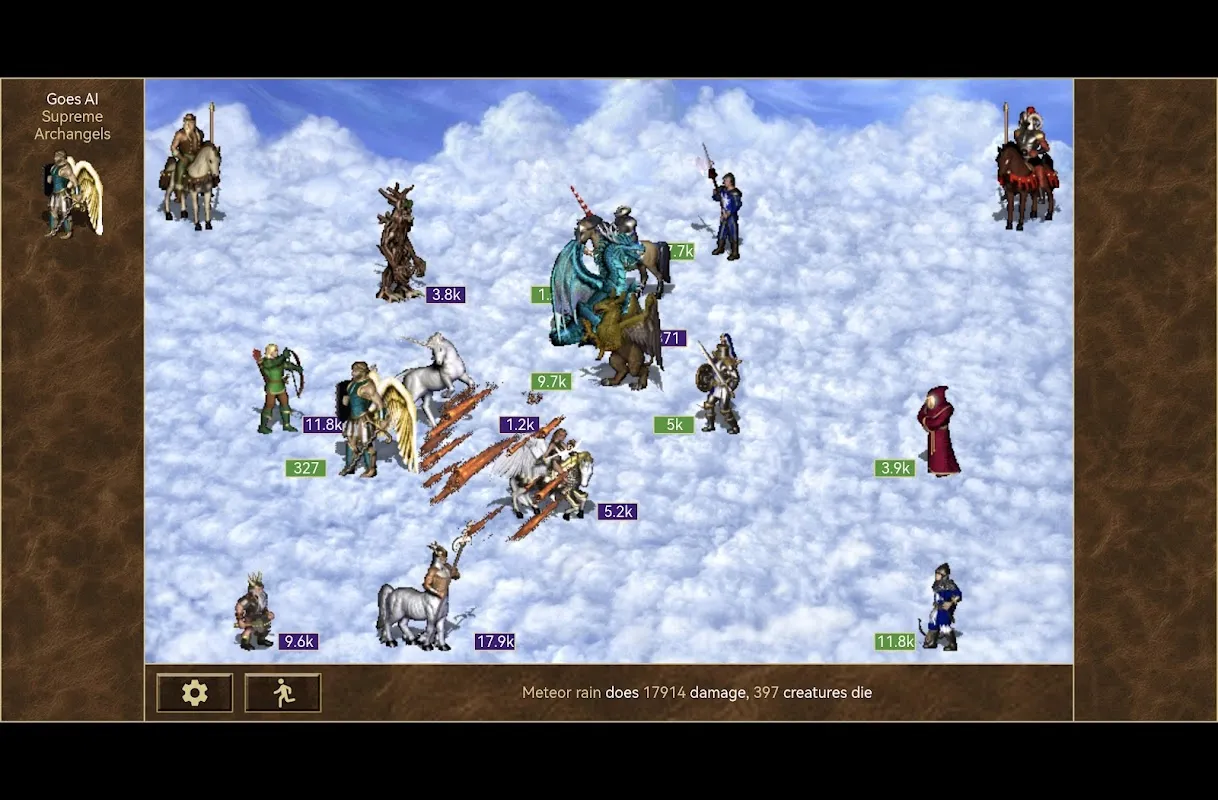Select the Supreme Archangels portrait in the side panel
The width and height of the screenshot is (1218, 800).
pyautogui.click(x=73, y=194)
